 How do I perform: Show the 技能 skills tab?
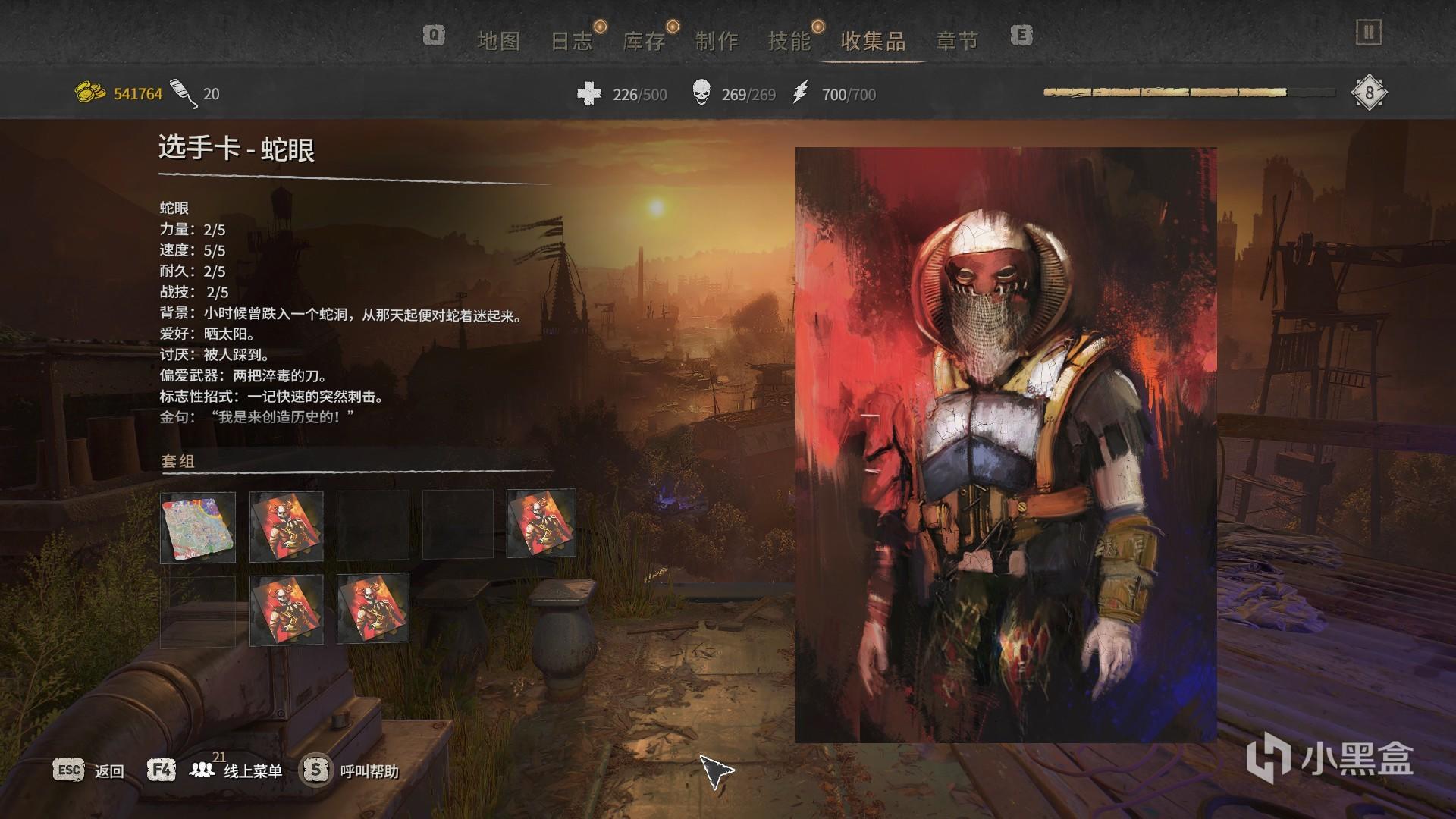point(789,41)
